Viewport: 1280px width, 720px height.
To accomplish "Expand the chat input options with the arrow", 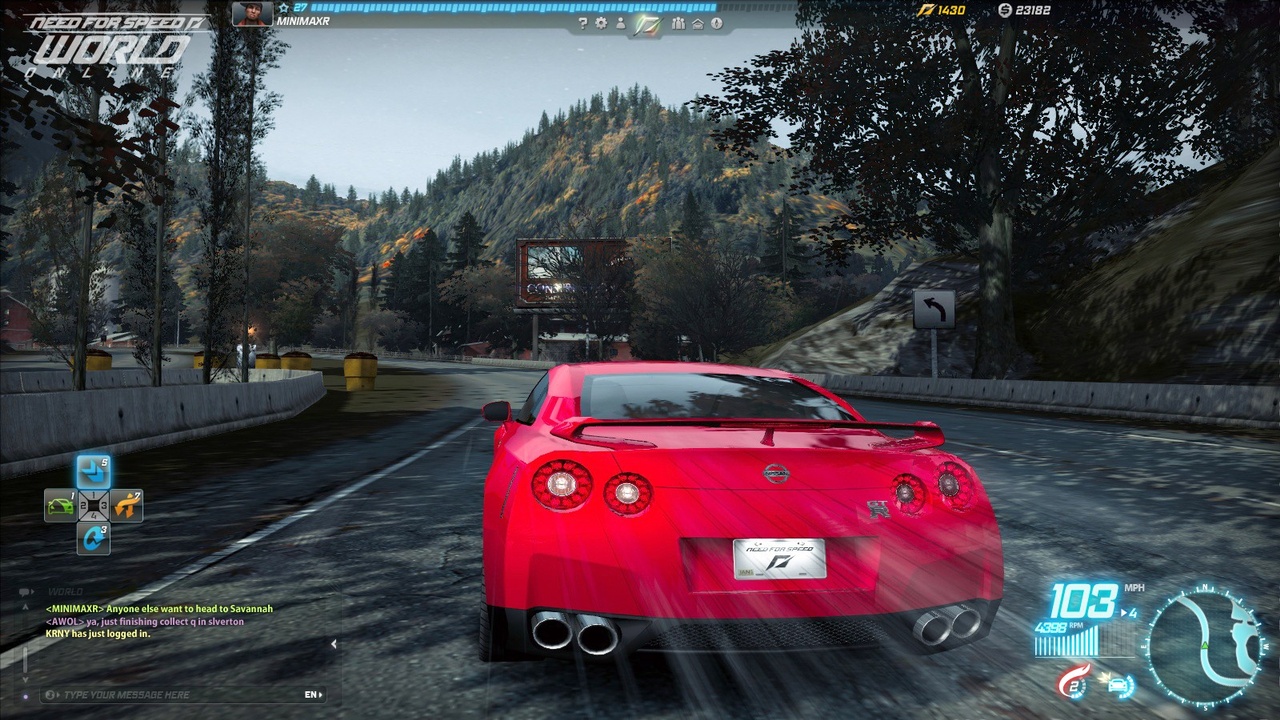I will [x=56, y=693].
